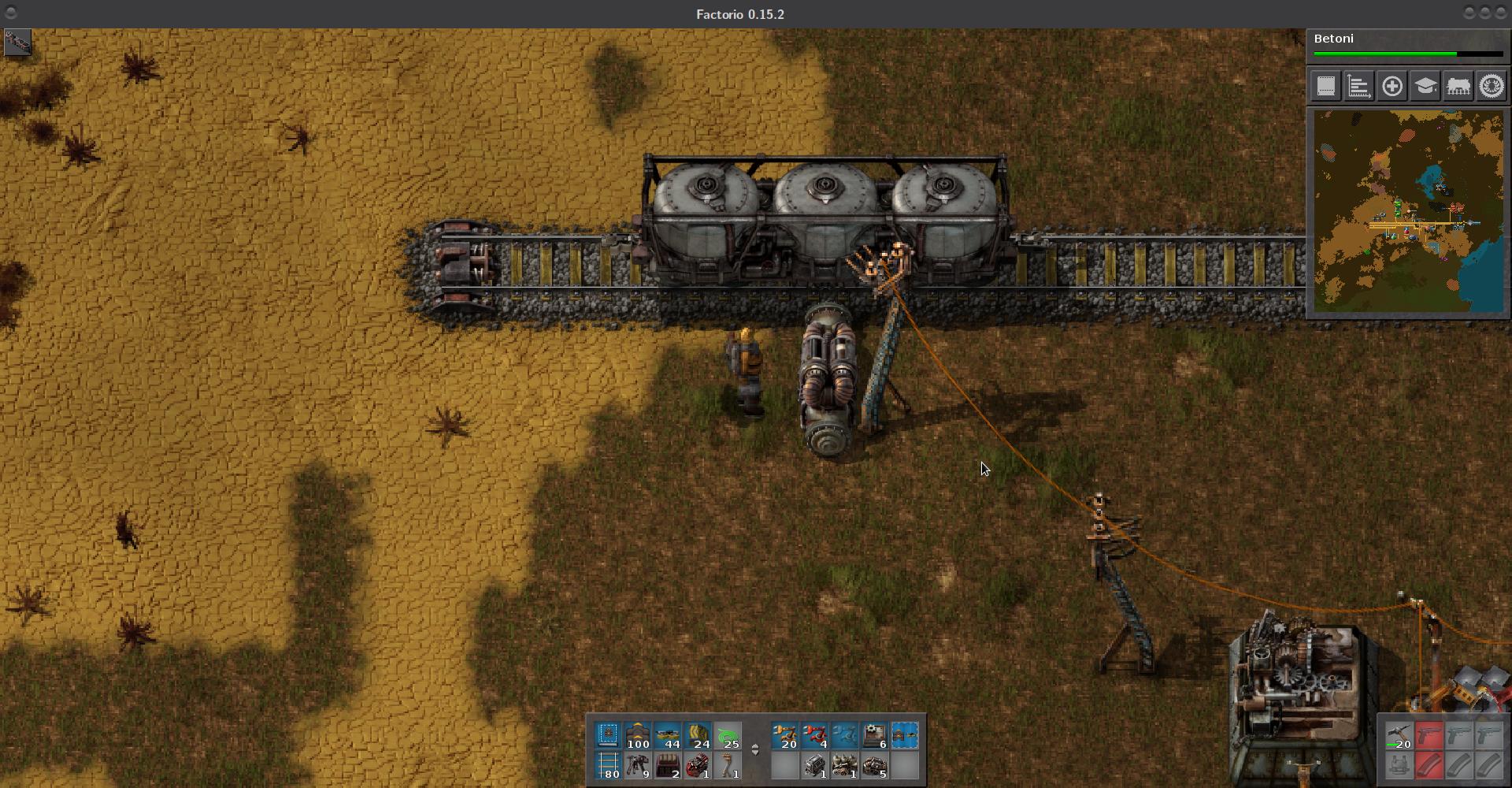
Task: Select the green wire in the quickbar
Action: click(x=727, y=735)
